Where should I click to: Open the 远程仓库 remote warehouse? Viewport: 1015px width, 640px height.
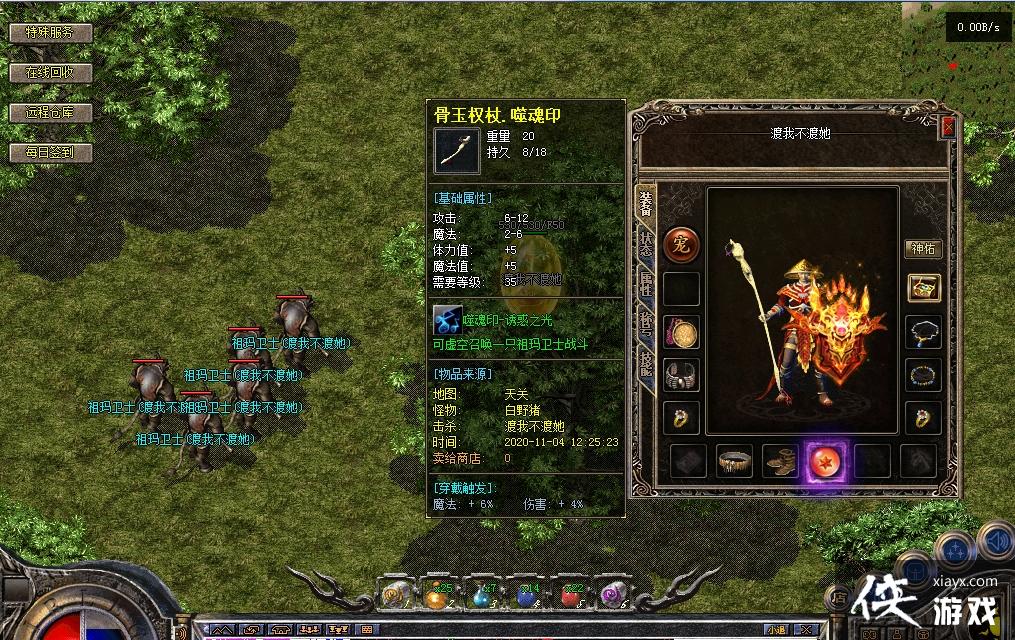click(51, 113)
